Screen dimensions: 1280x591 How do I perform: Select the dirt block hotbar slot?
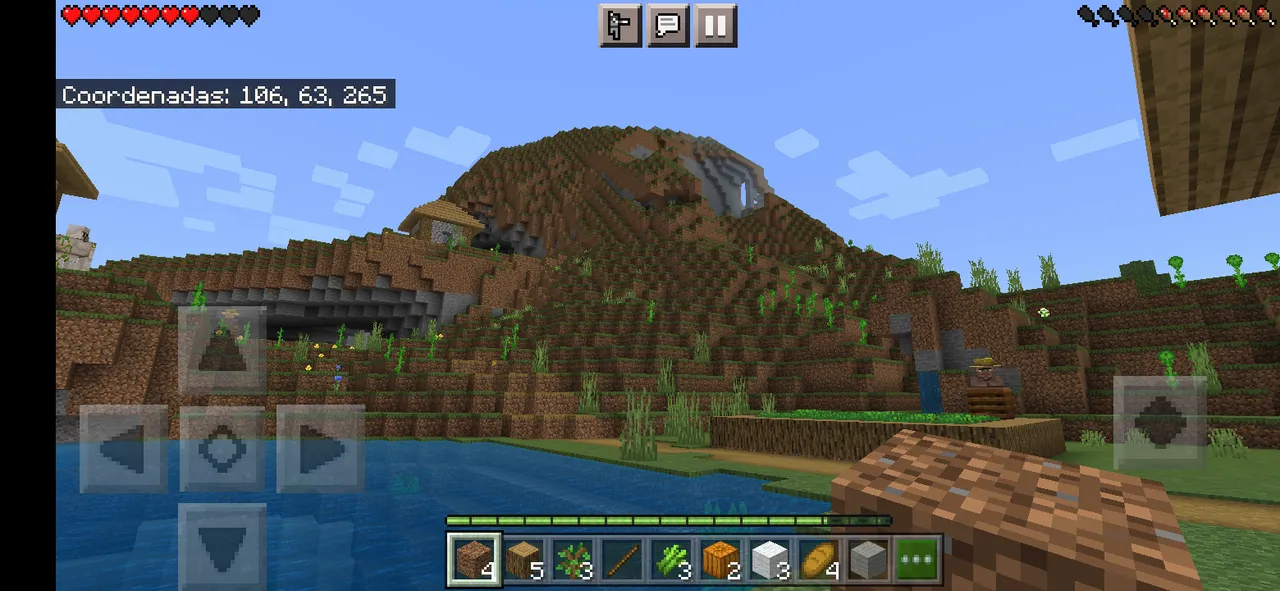point(472,559)
